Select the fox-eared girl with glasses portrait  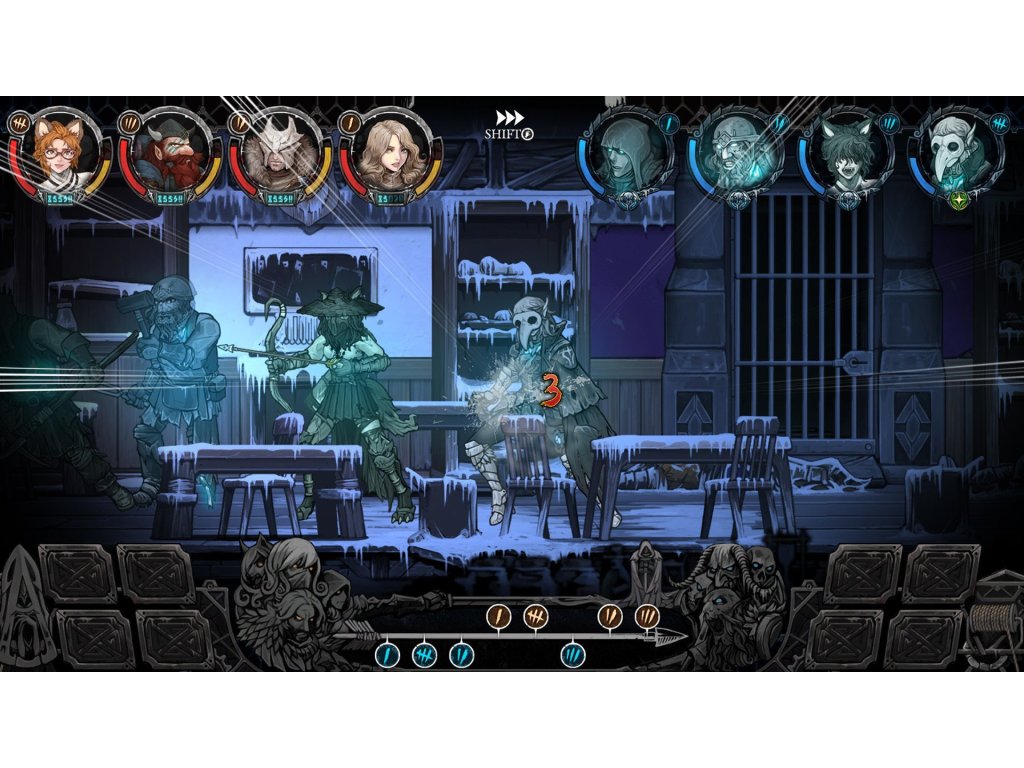click(x=60, y=152)
